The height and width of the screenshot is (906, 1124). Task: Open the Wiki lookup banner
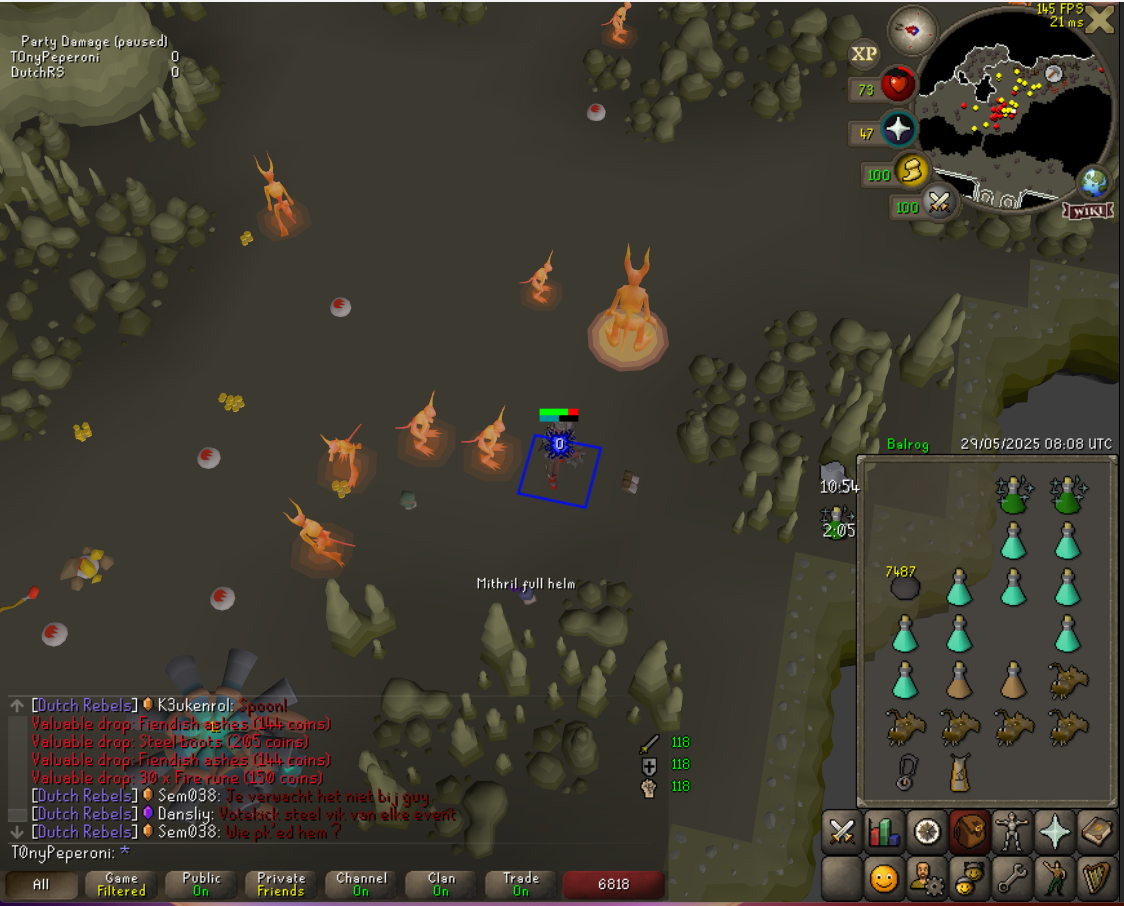(1090, 211)
